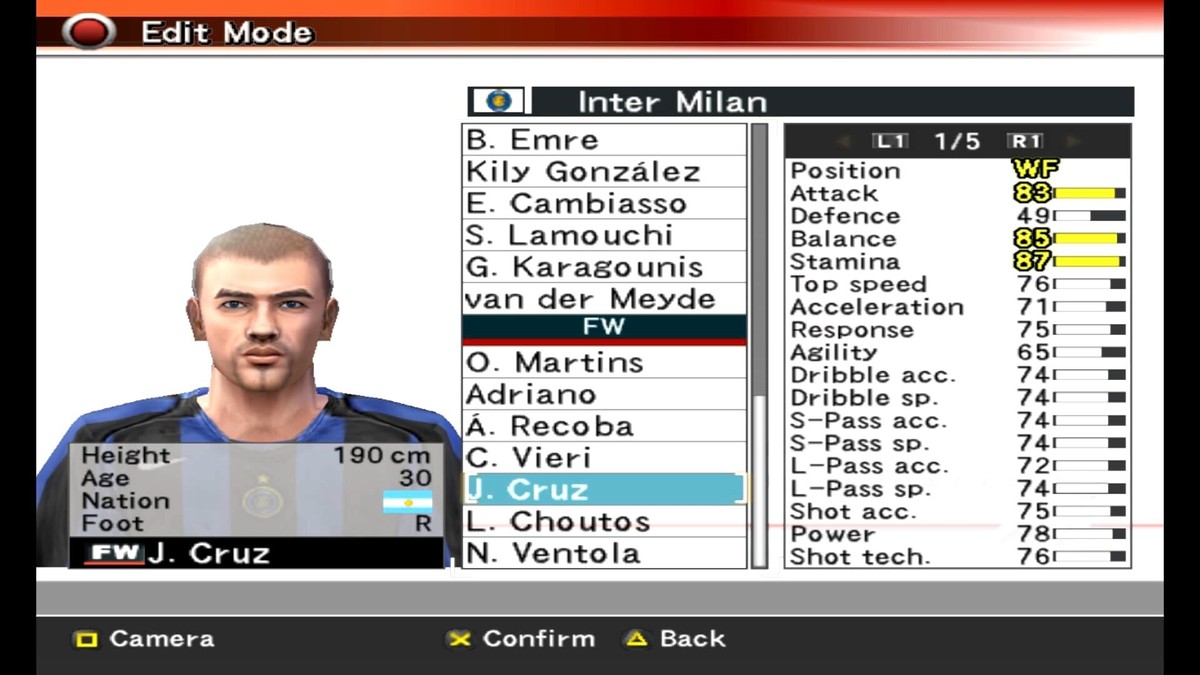Screen dimensions: 1200x675
Task: Go to the next stats page arrow
Action: 1074,142
